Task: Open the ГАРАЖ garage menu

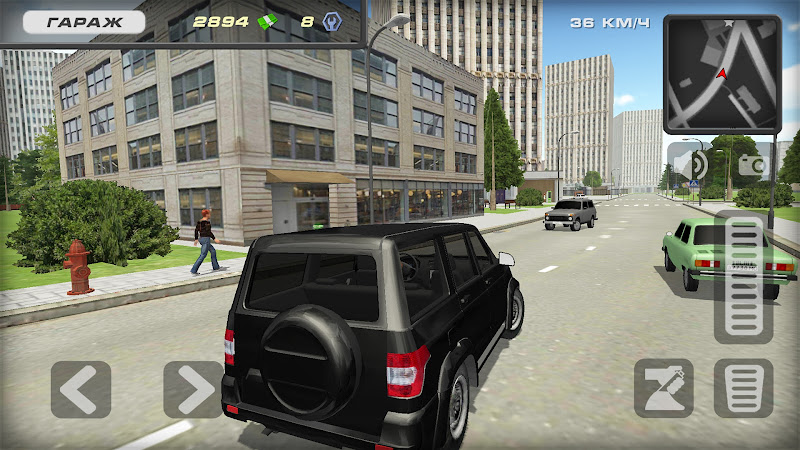Action: point(84,21)
